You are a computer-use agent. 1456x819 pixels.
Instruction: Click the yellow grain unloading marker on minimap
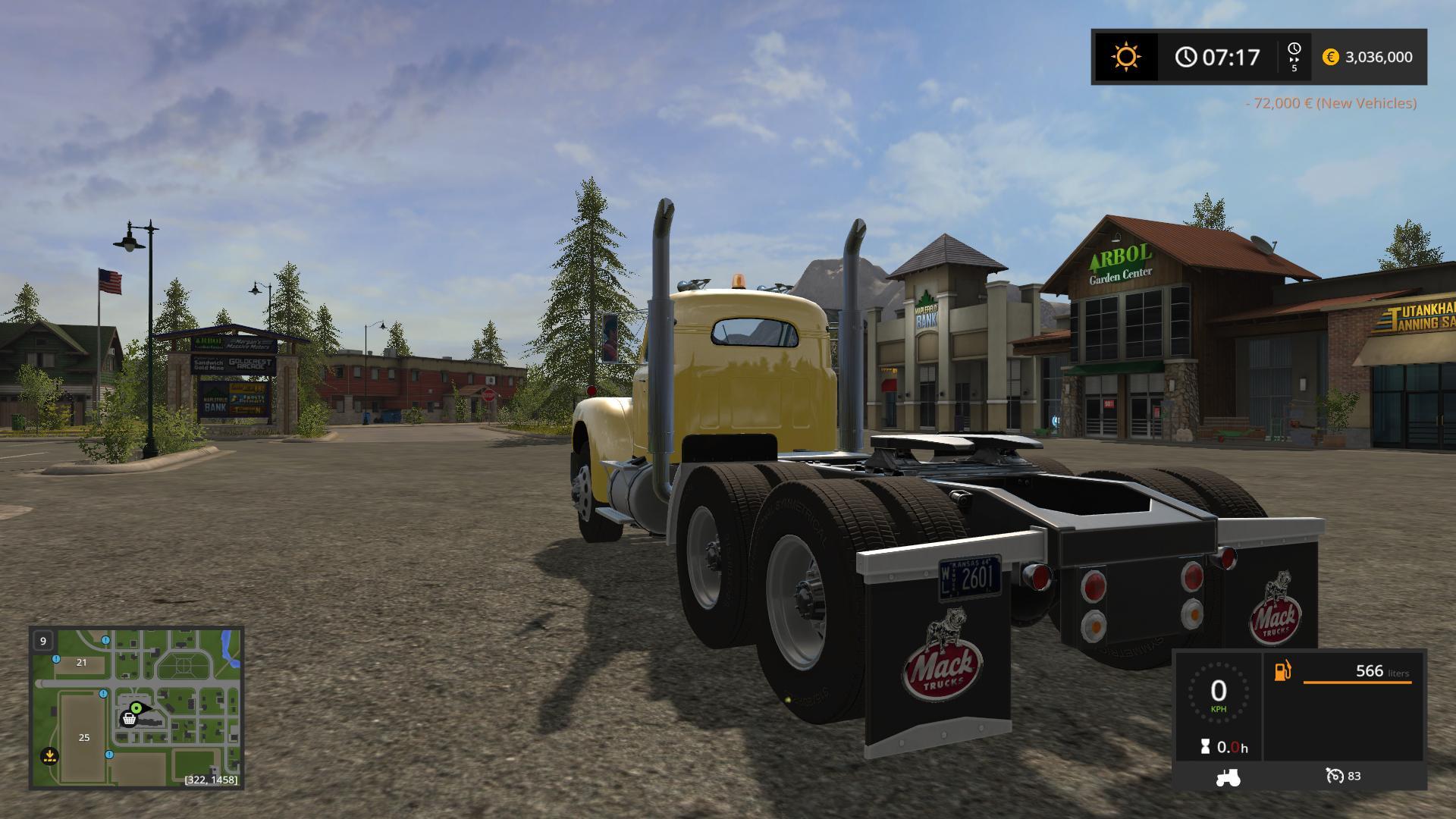click(49, 755)
